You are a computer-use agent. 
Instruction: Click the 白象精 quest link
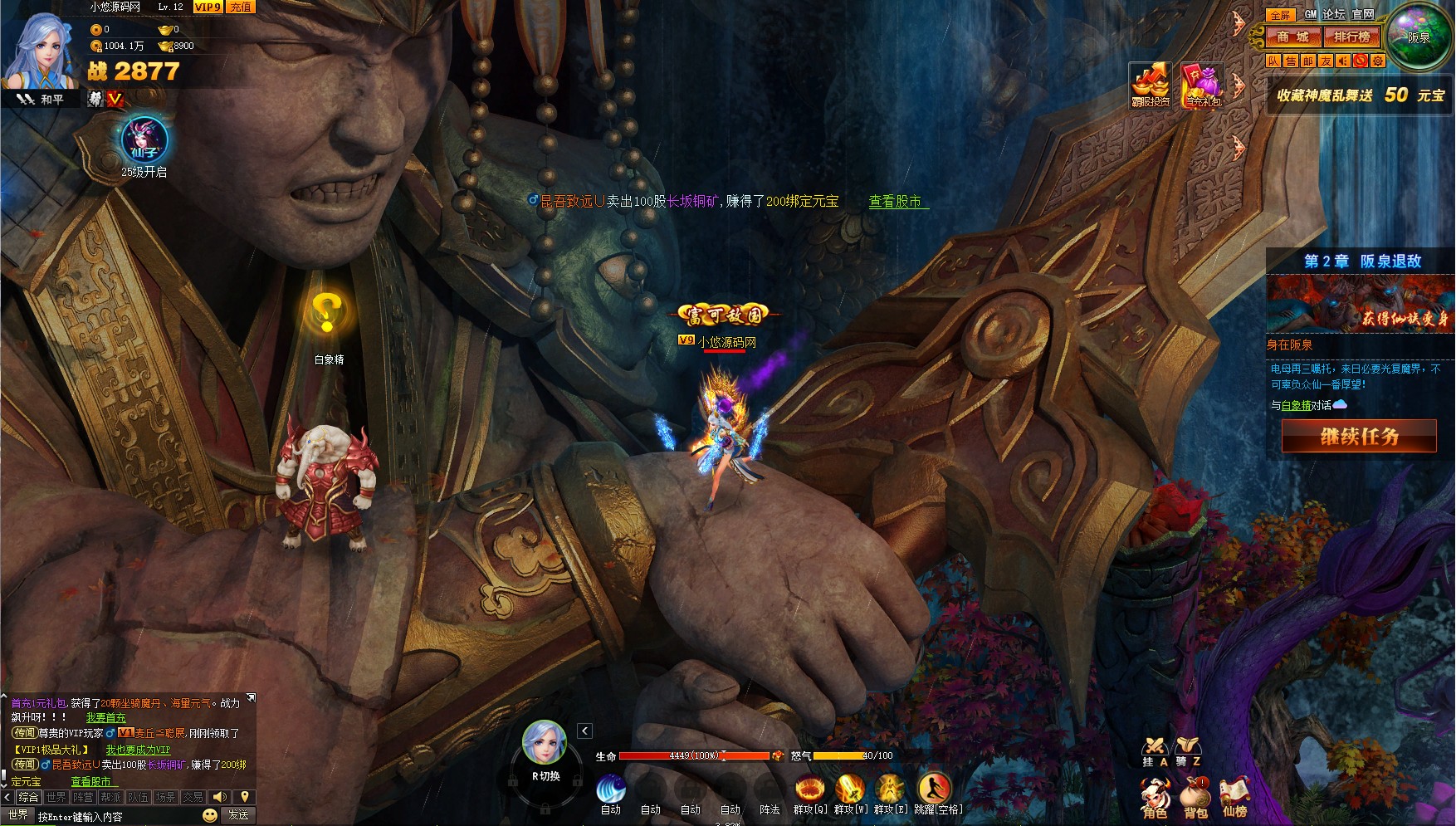pyautogui.click(x=1296, y=406)
